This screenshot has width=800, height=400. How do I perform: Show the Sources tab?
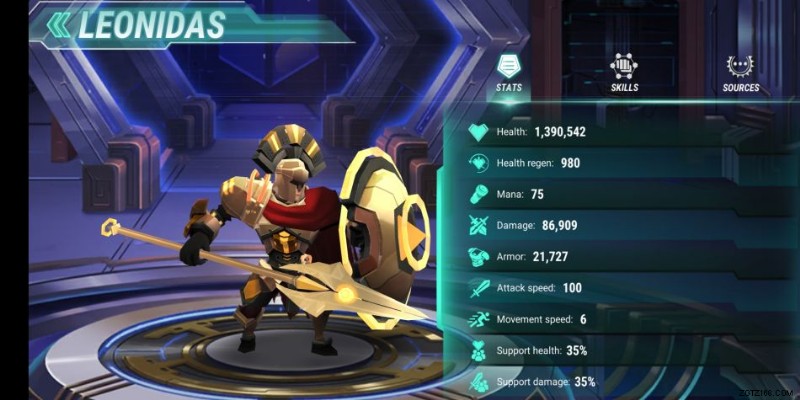(x=740, y=72)
